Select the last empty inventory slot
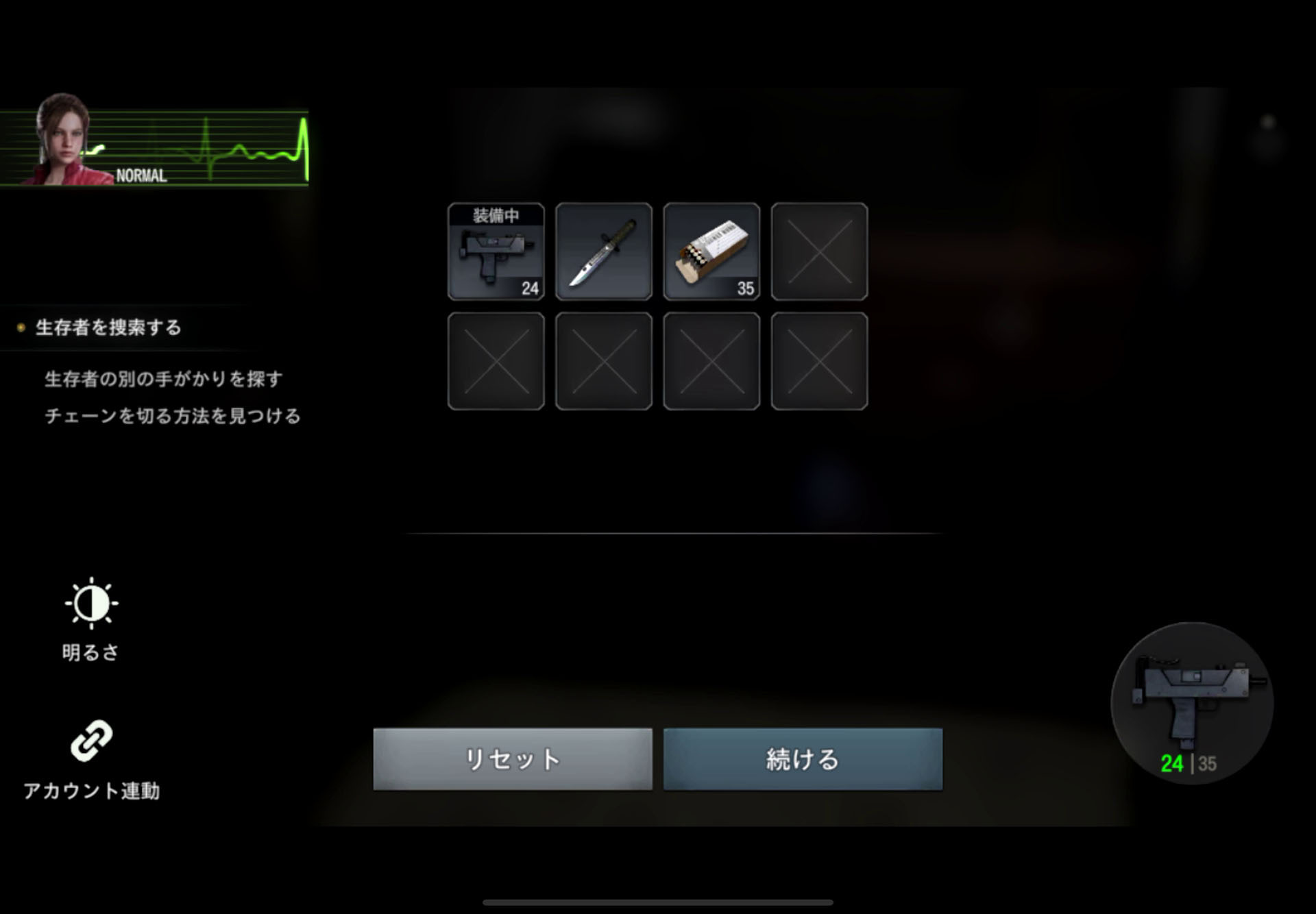Screen dimensions: 1316x914 point(819,360)
